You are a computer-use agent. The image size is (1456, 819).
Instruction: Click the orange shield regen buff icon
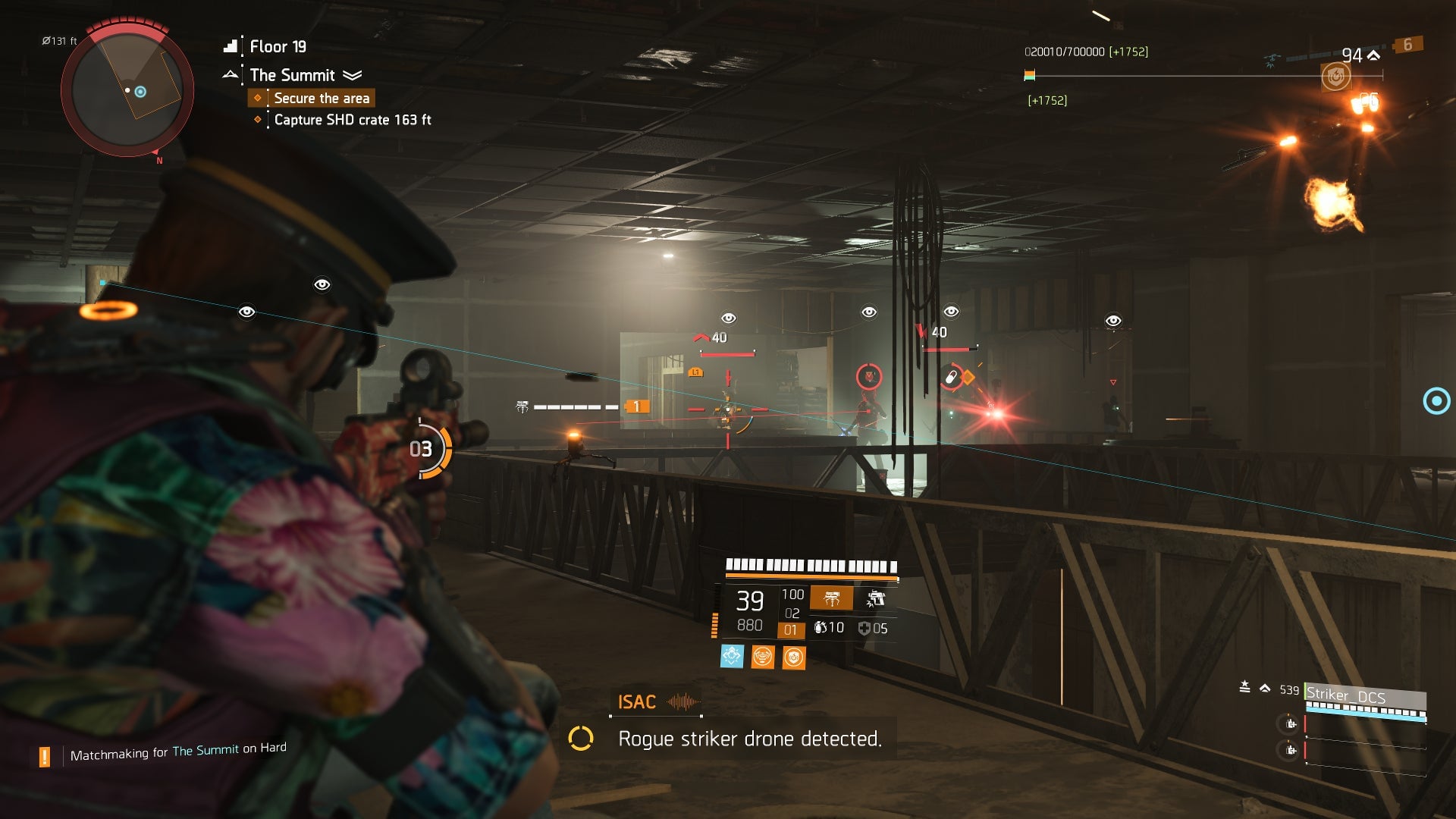(793, 657)
